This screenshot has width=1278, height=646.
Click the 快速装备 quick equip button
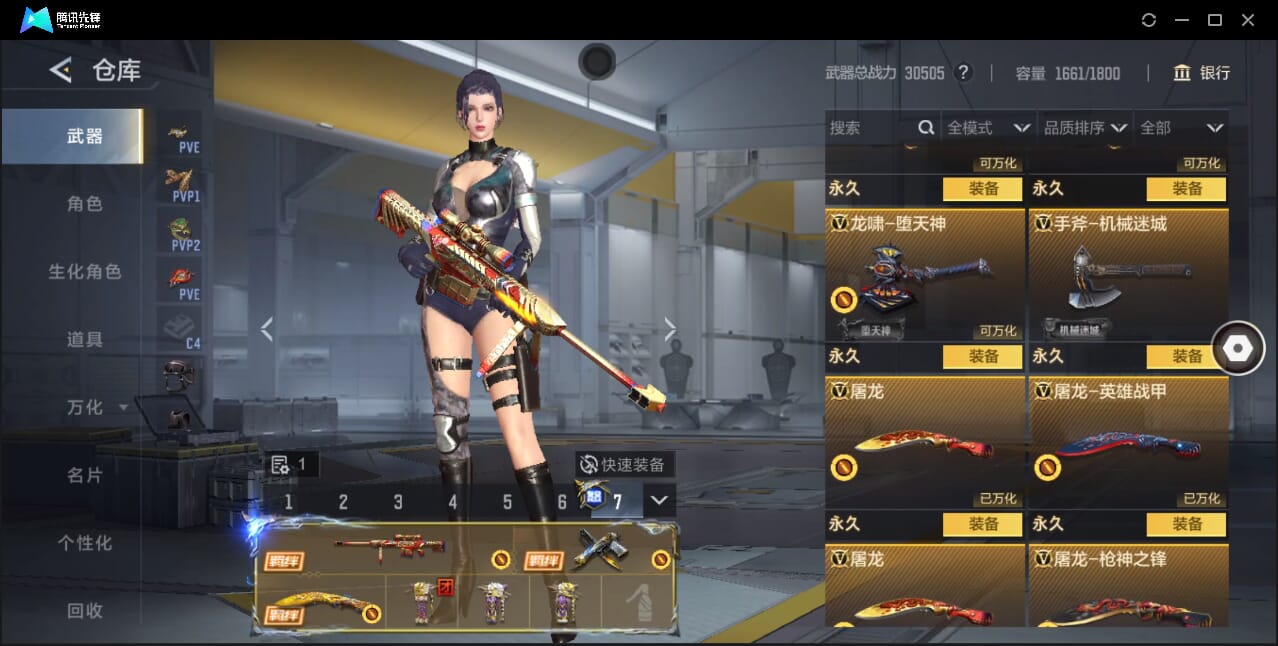click(x=625, y=464)
